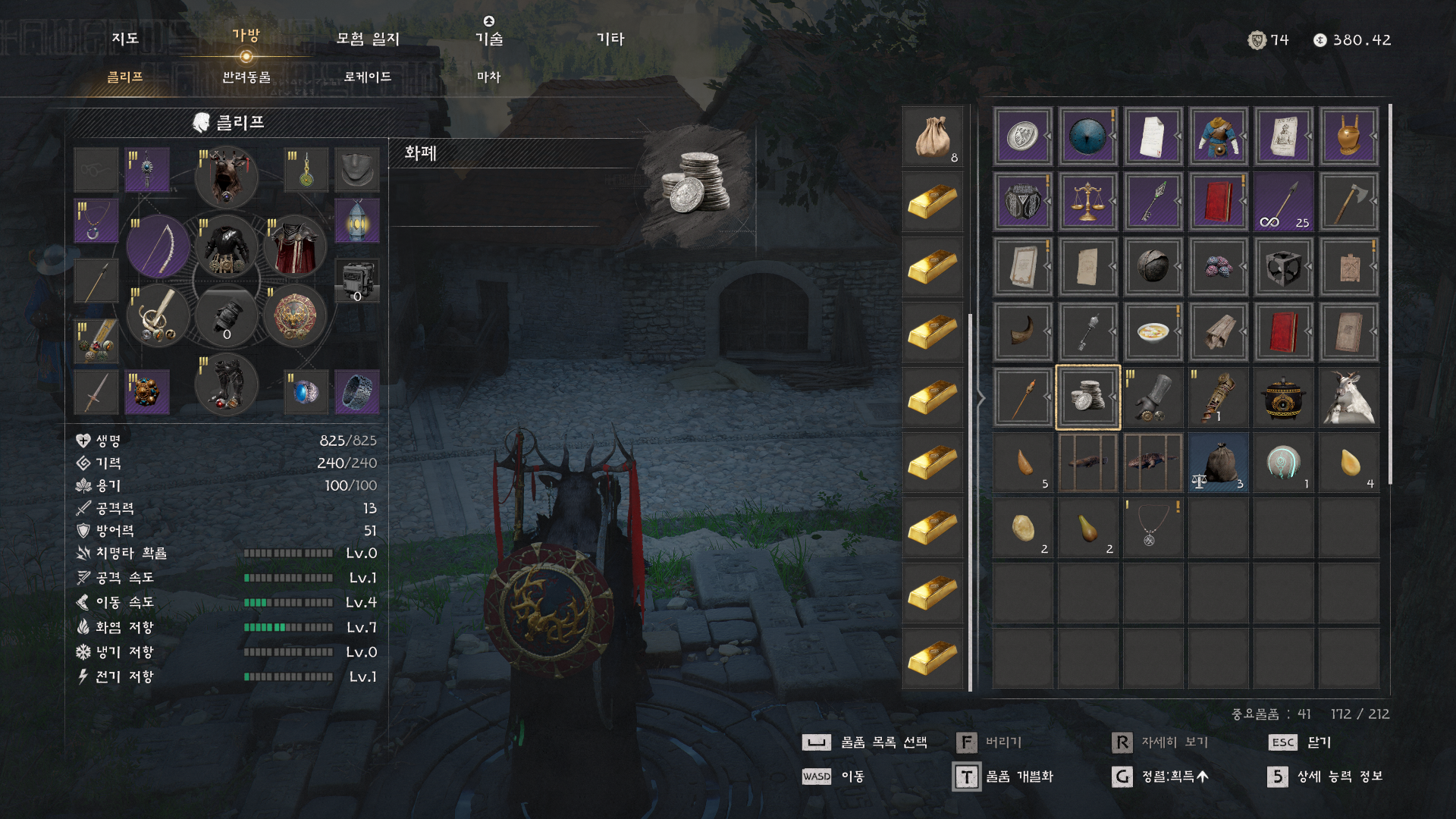Select the silver coin pile inventory slot
1456x819 pixels.
[x=1087, y=397]
